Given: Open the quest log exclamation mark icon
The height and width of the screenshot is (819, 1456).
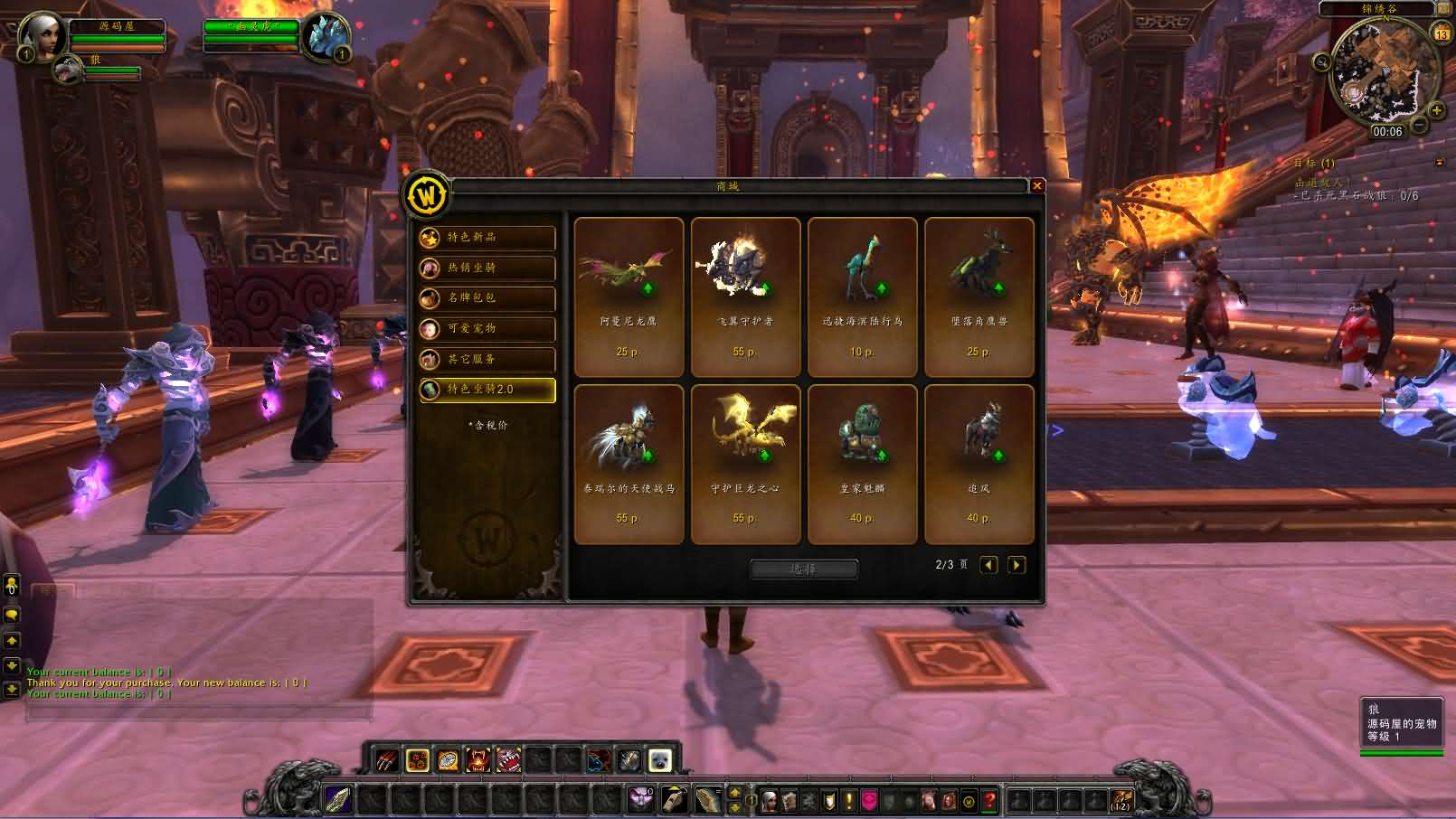Looking at the screenshot, I should click(849, 799).
